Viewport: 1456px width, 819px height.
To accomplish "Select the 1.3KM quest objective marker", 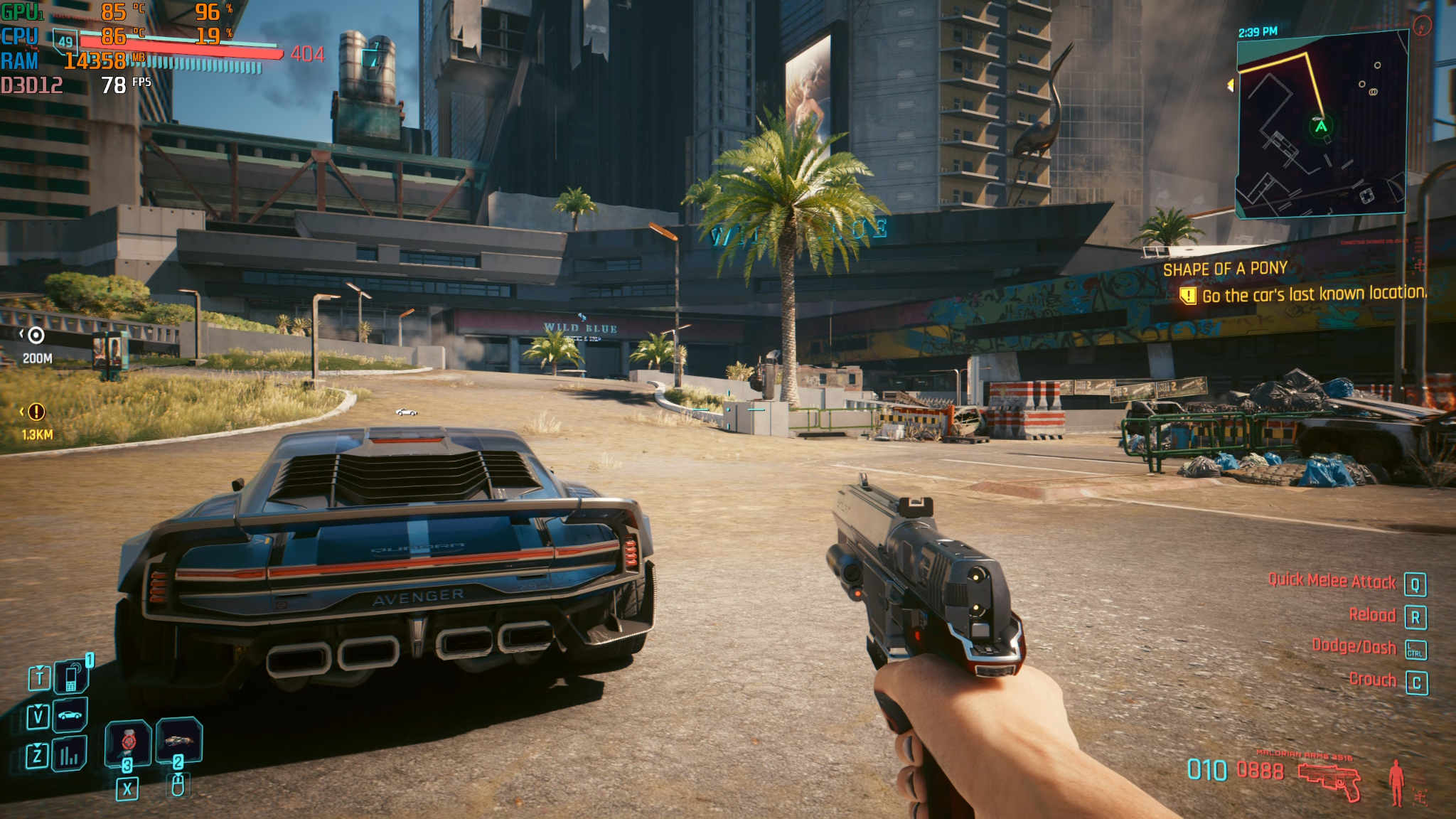I will click(36, 412).
